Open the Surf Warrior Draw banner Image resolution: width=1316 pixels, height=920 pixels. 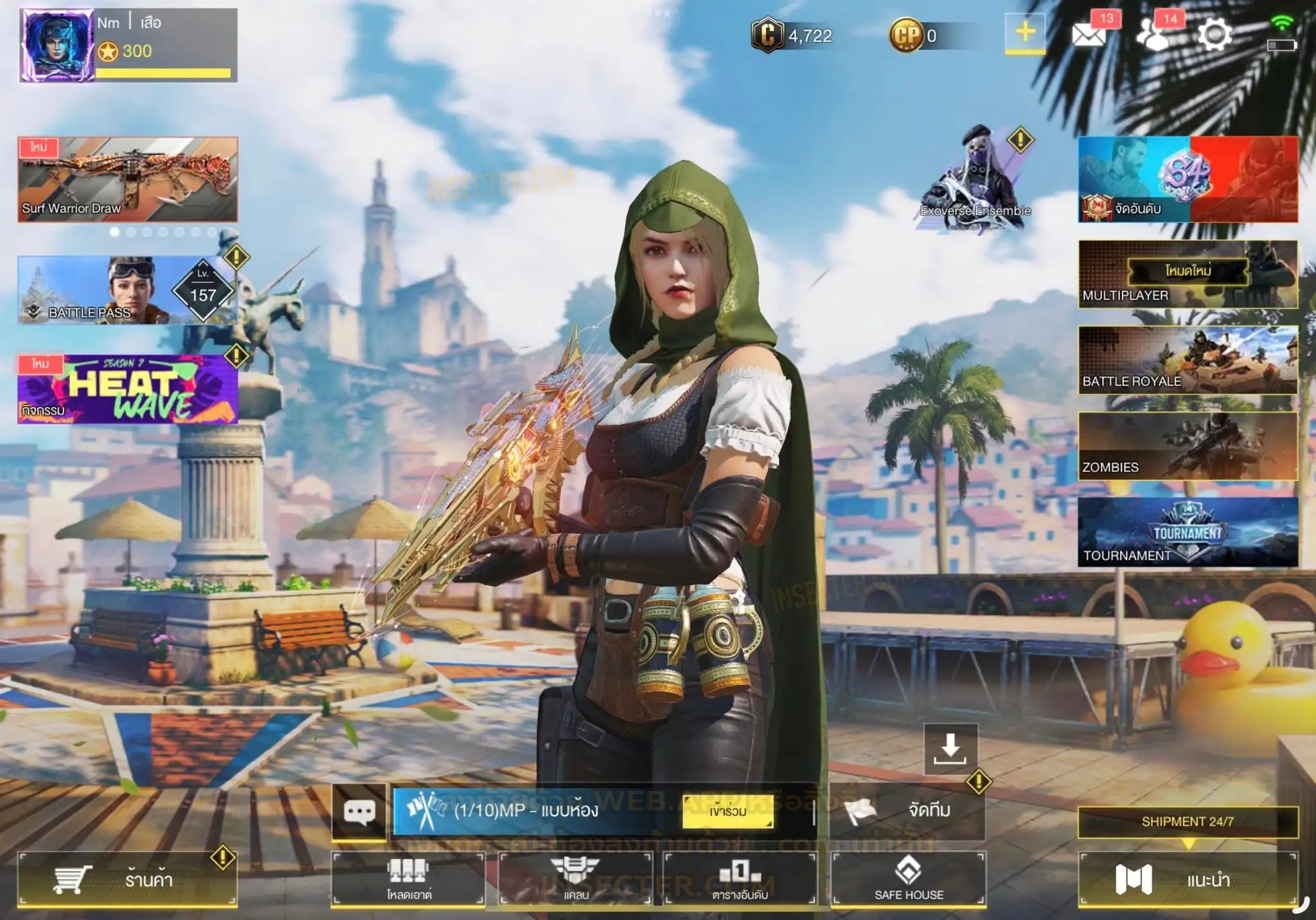coord(128,179)
